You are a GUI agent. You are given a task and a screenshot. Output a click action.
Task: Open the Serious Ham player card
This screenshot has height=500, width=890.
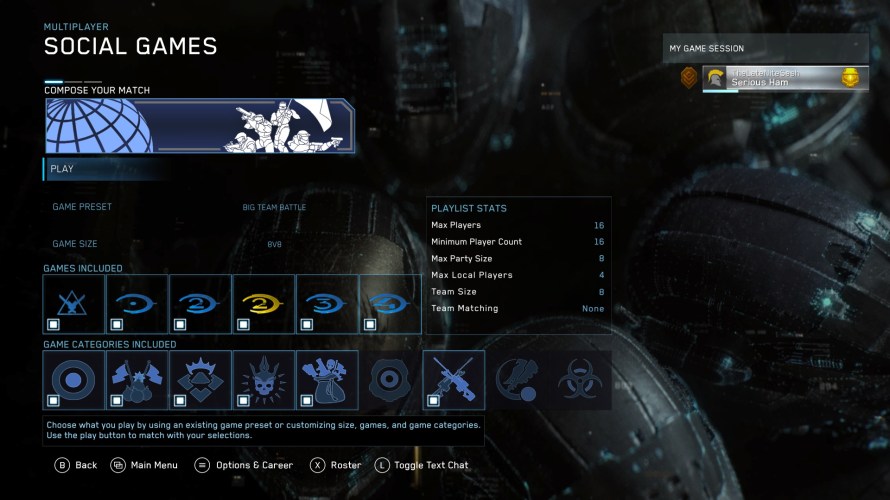click(784, 78)
